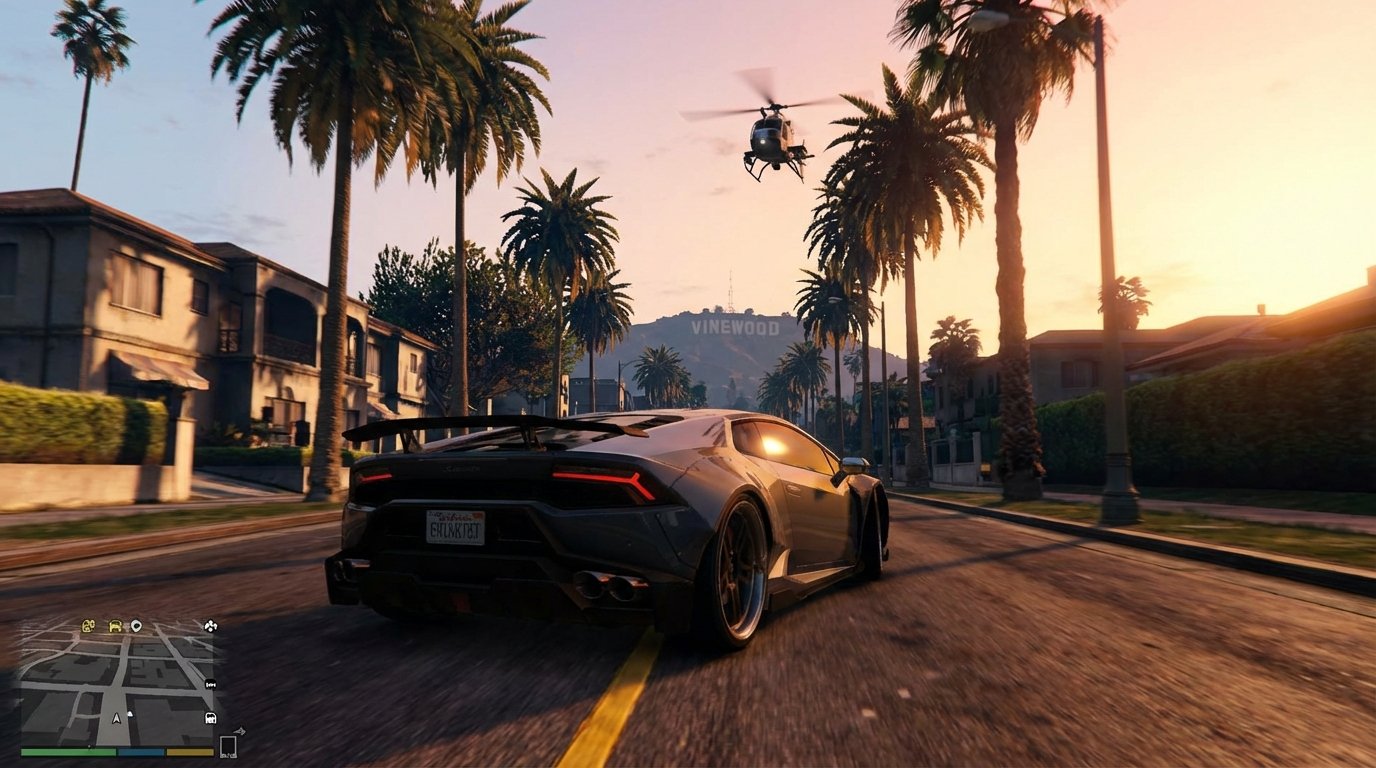This screenshot has width=1376, height=768.
Task: Select the white waypoint pin blip
Action: click(x=137, y=625)
